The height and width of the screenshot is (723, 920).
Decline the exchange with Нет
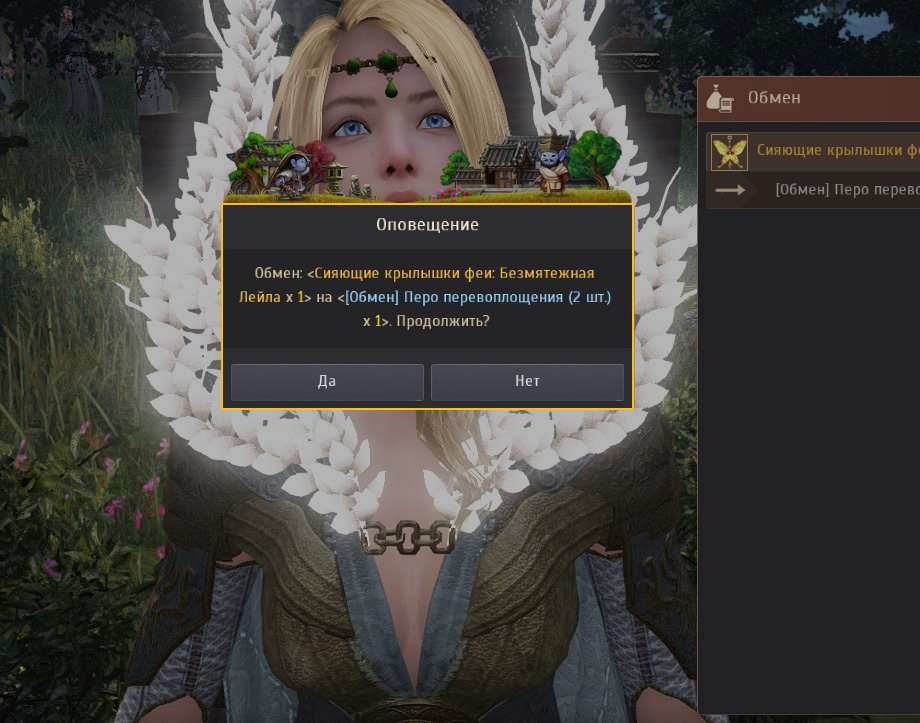527,382
